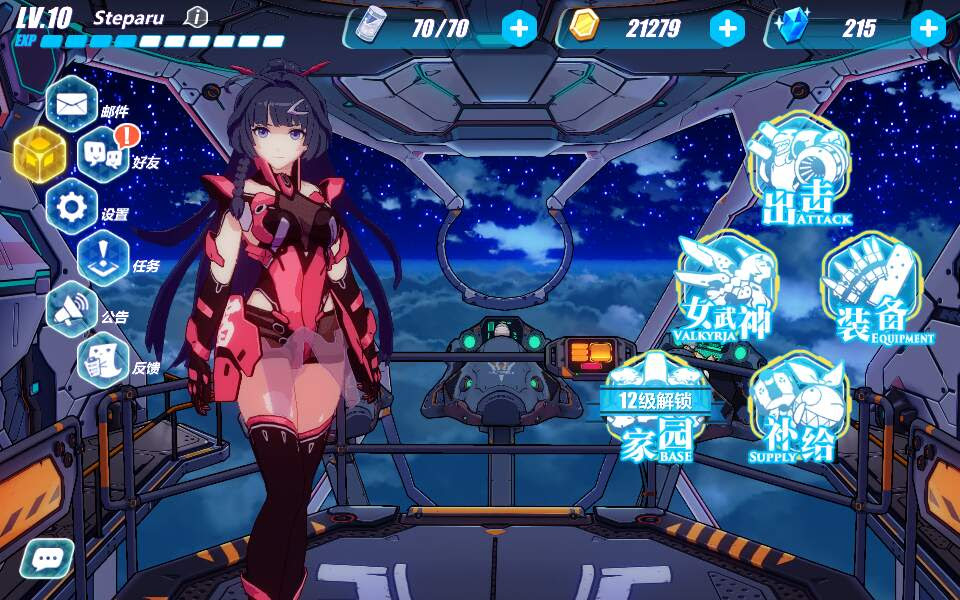Click the yellow cube hexagon icon
Screen dimensions: 960x600
[x=40, y=155]
